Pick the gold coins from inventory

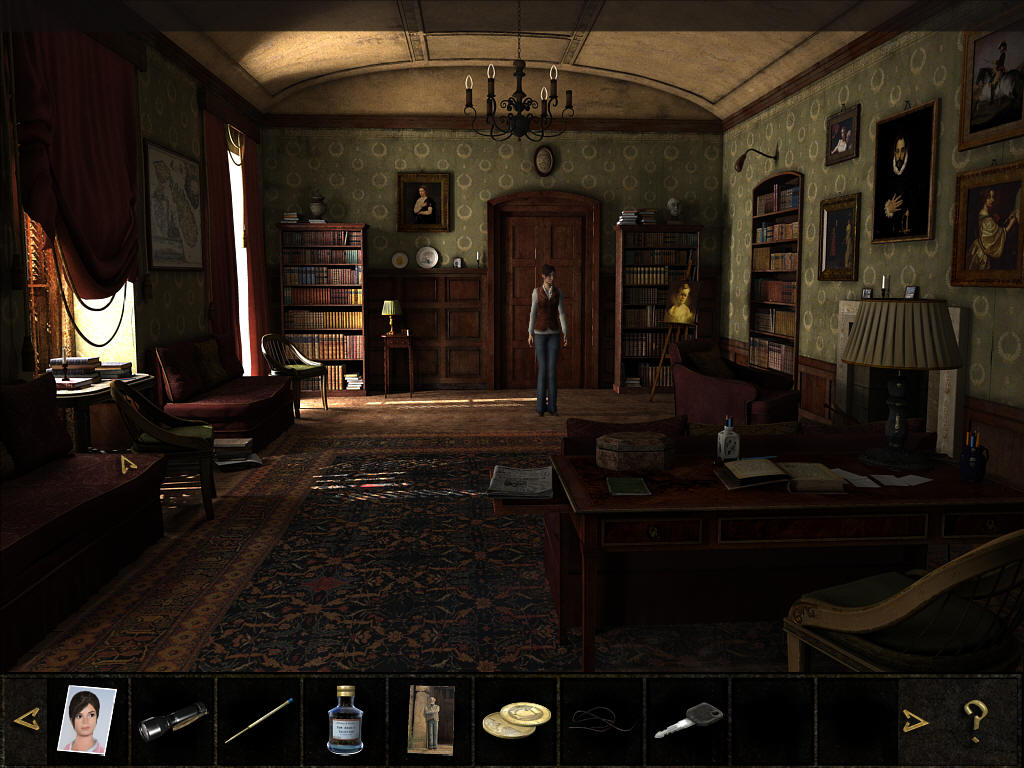click(516, 720)
